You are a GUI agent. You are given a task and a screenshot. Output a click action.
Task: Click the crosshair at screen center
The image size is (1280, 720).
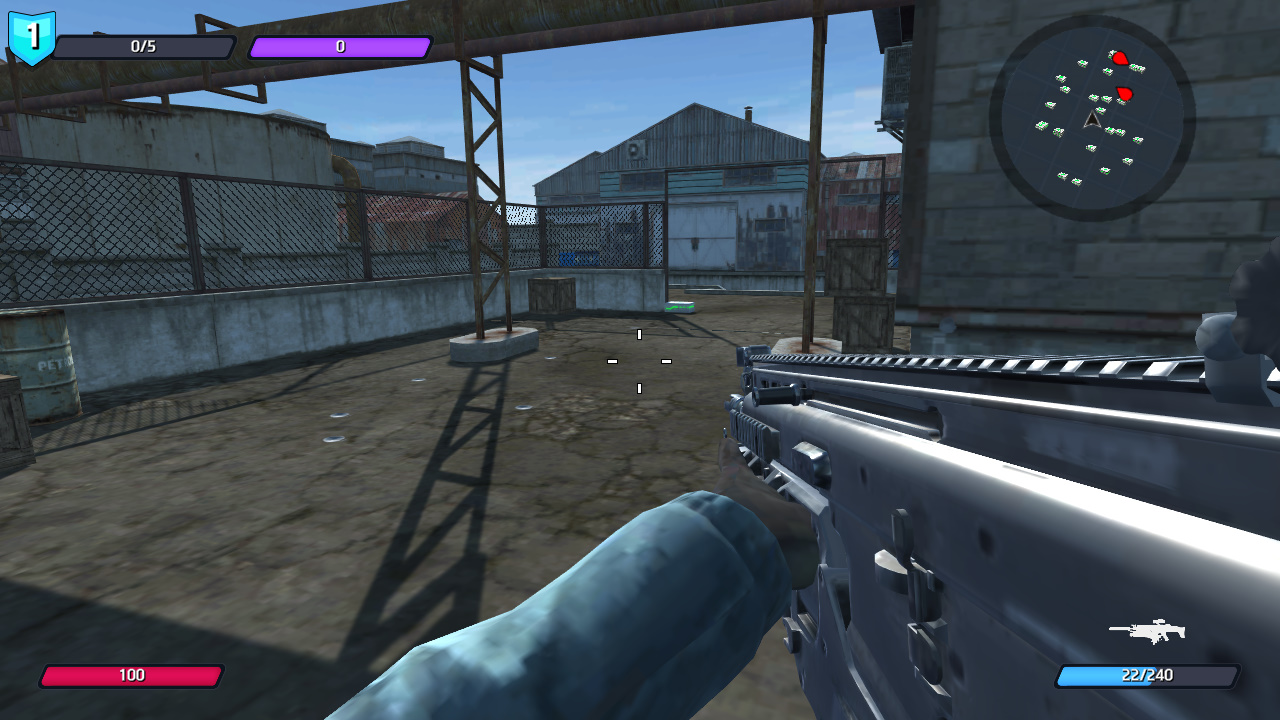click(x=638, y=360)
